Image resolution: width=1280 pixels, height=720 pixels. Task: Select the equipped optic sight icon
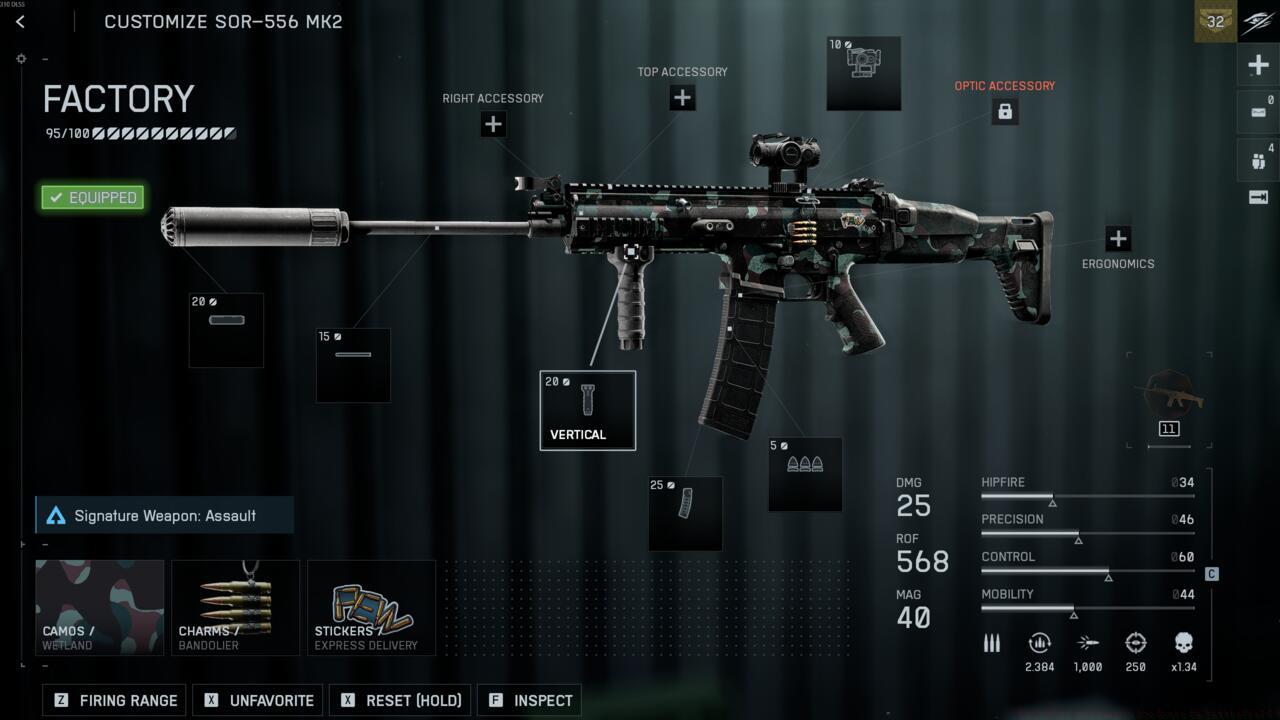tap(863, 73)
